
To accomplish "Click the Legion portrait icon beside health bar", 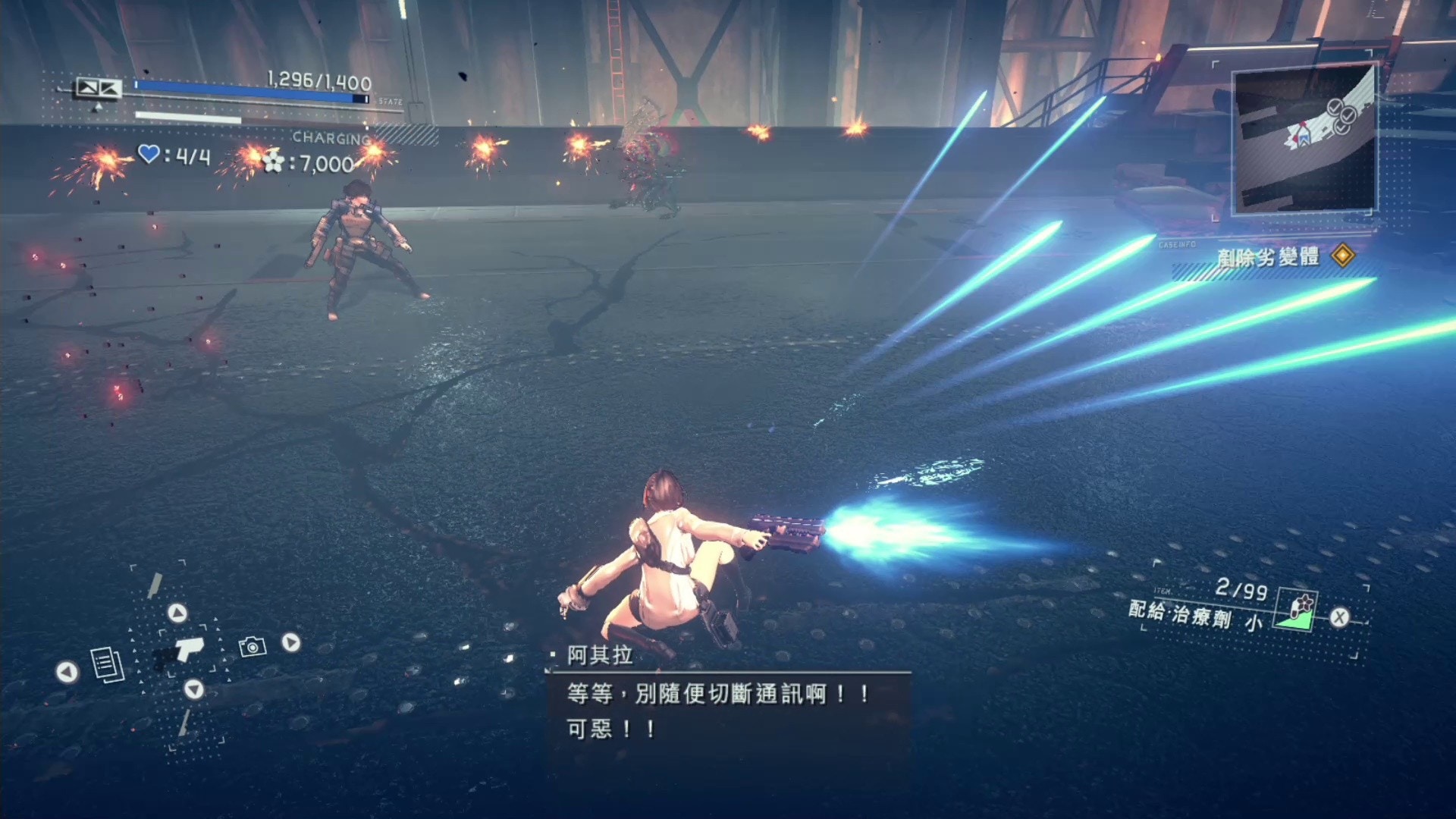I will [x=98, y=89].
